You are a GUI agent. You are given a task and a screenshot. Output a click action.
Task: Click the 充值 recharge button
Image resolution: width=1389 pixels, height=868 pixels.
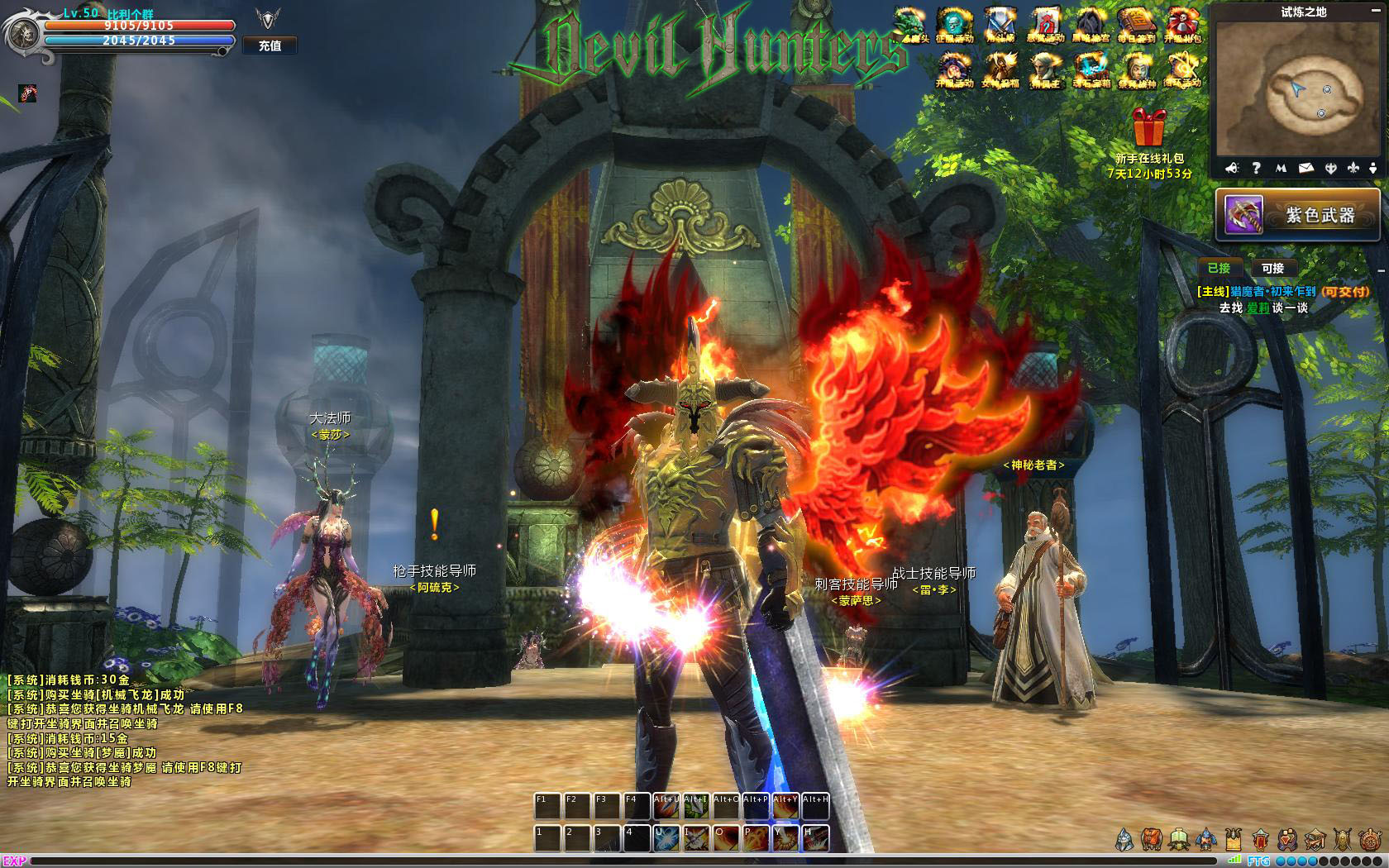pyautogui.click(x=270, y=45)
